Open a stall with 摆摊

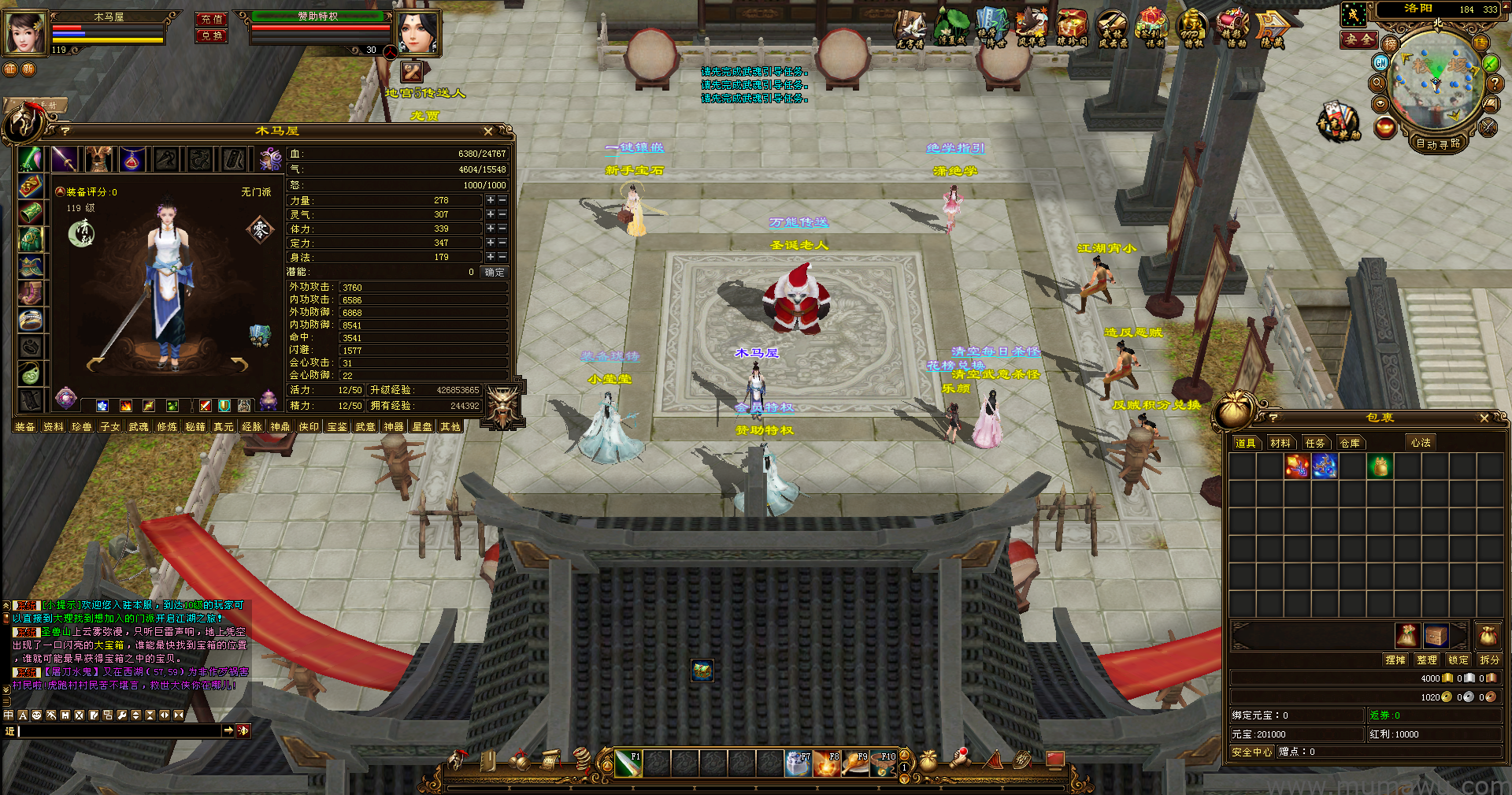pyautogui.click(x=1395, y=660)
